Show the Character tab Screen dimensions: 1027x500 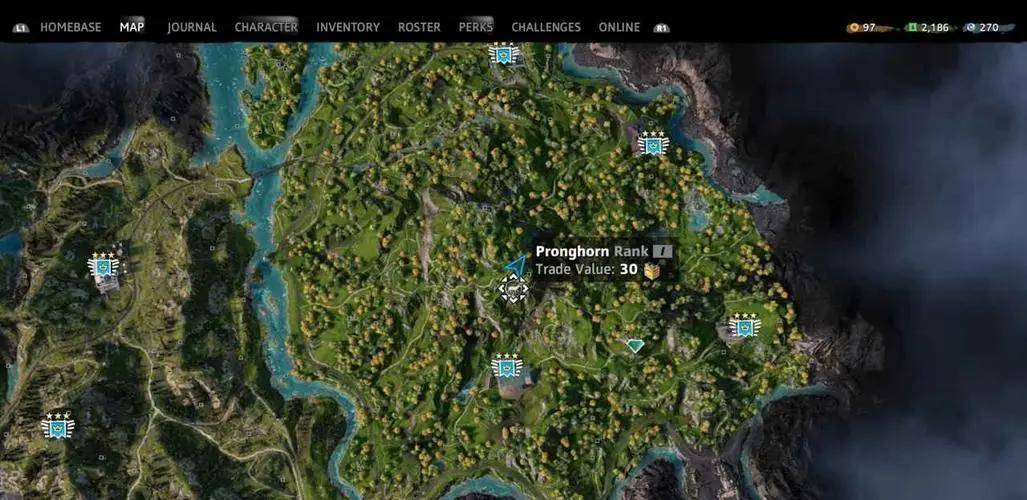tap(266, 27)
